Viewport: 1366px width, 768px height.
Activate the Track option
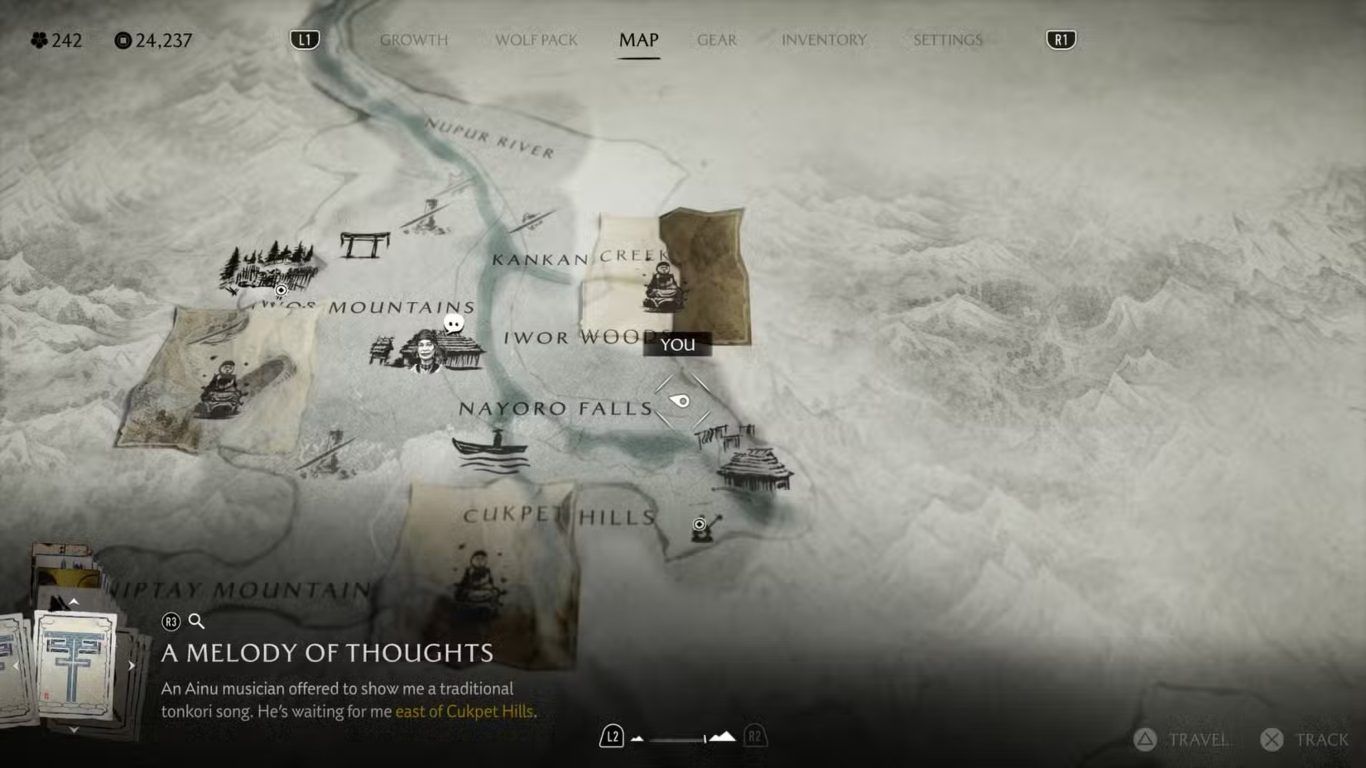click(1305, 740)
